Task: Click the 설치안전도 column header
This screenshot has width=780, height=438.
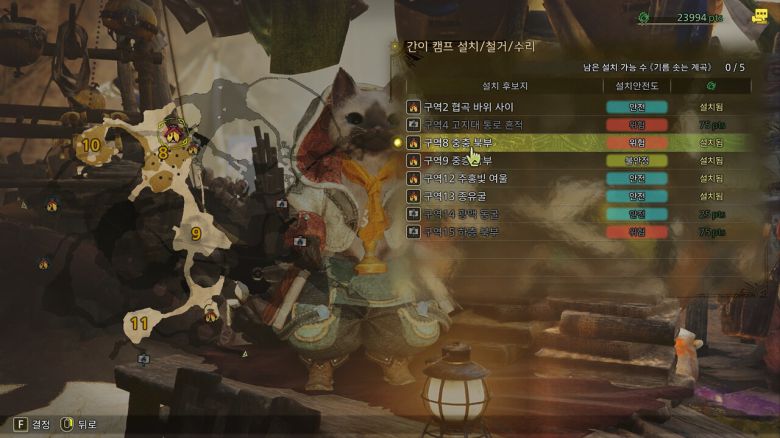Action: coord(638,87)
